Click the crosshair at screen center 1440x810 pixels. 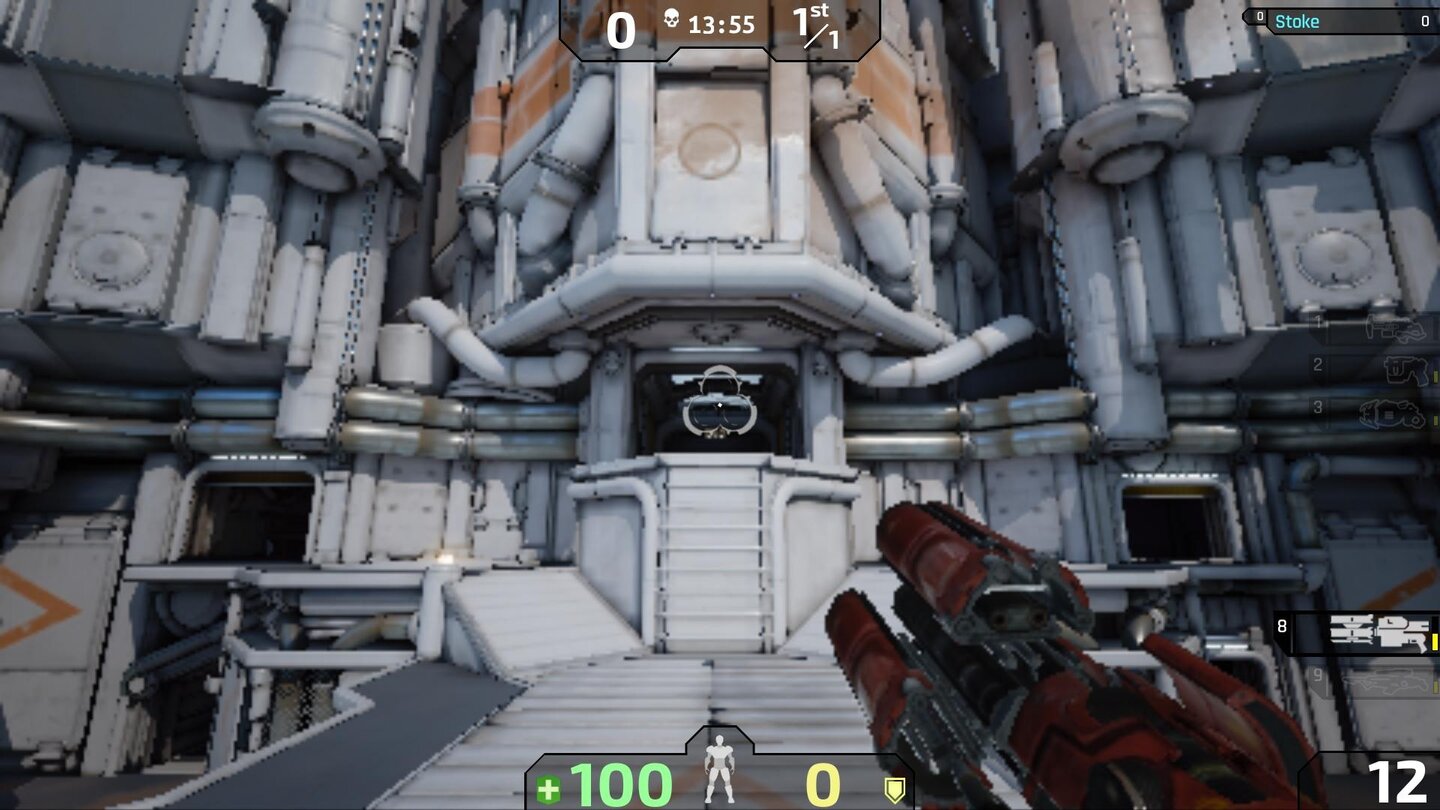click(720, 405)
